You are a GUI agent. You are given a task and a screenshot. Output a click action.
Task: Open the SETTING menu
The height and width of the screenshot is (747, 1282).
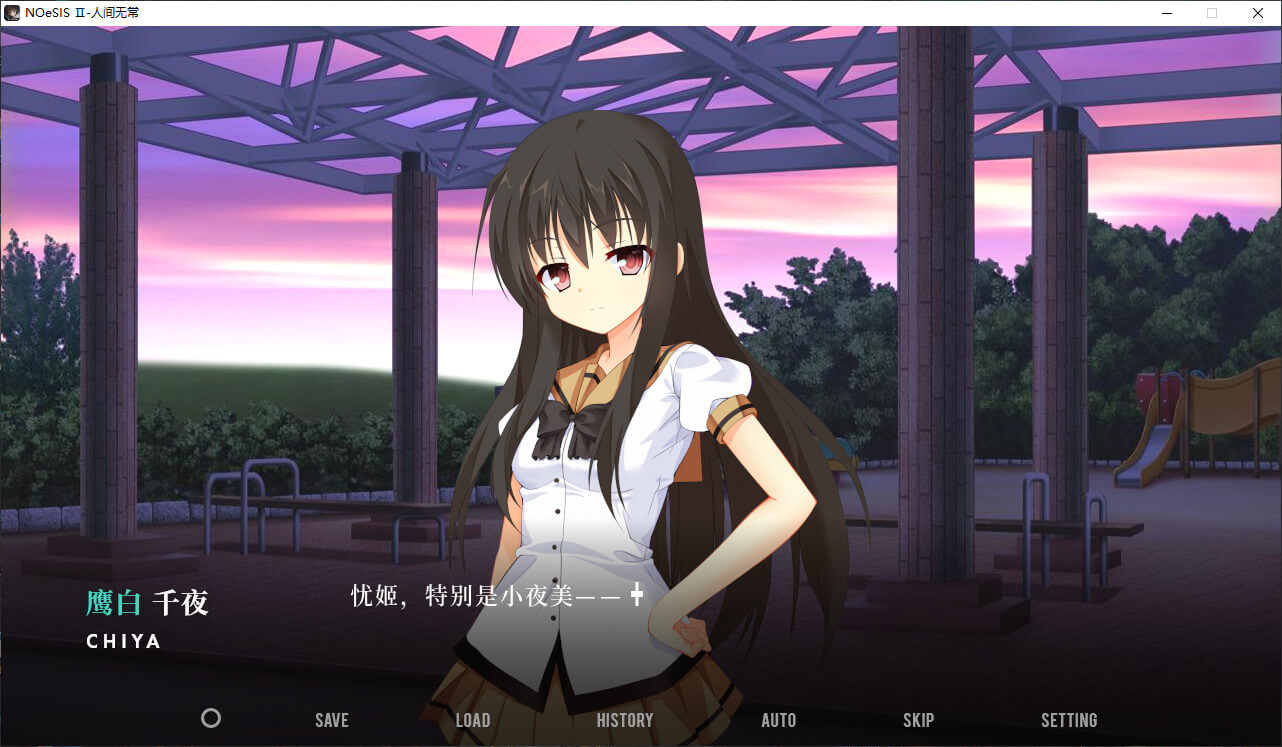(1068, 720)
